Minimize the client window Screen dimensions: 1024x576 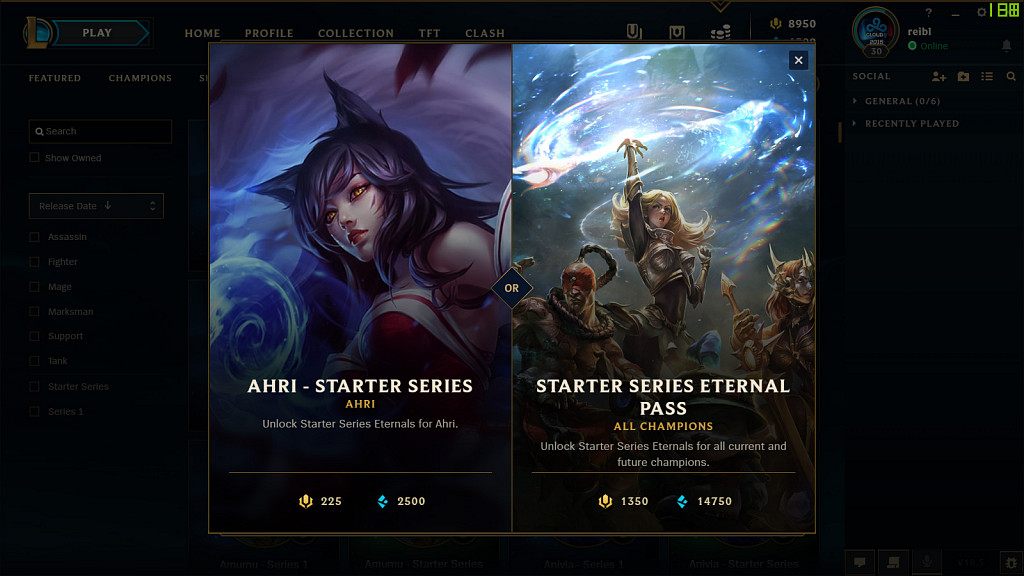tap(955, 13)
